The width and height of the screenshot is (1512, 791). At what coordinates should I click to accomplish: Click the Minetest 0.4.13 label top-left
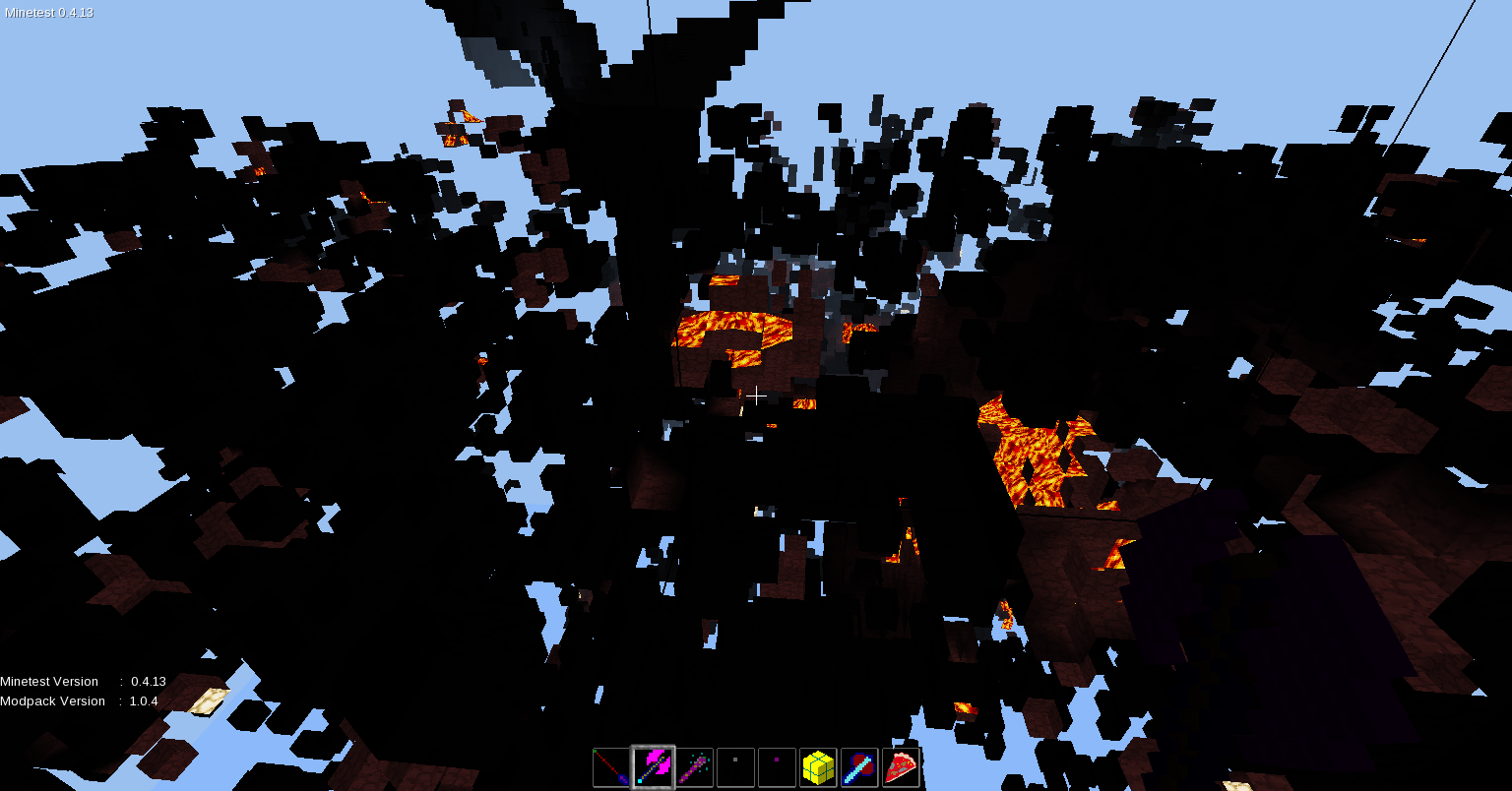47,13
